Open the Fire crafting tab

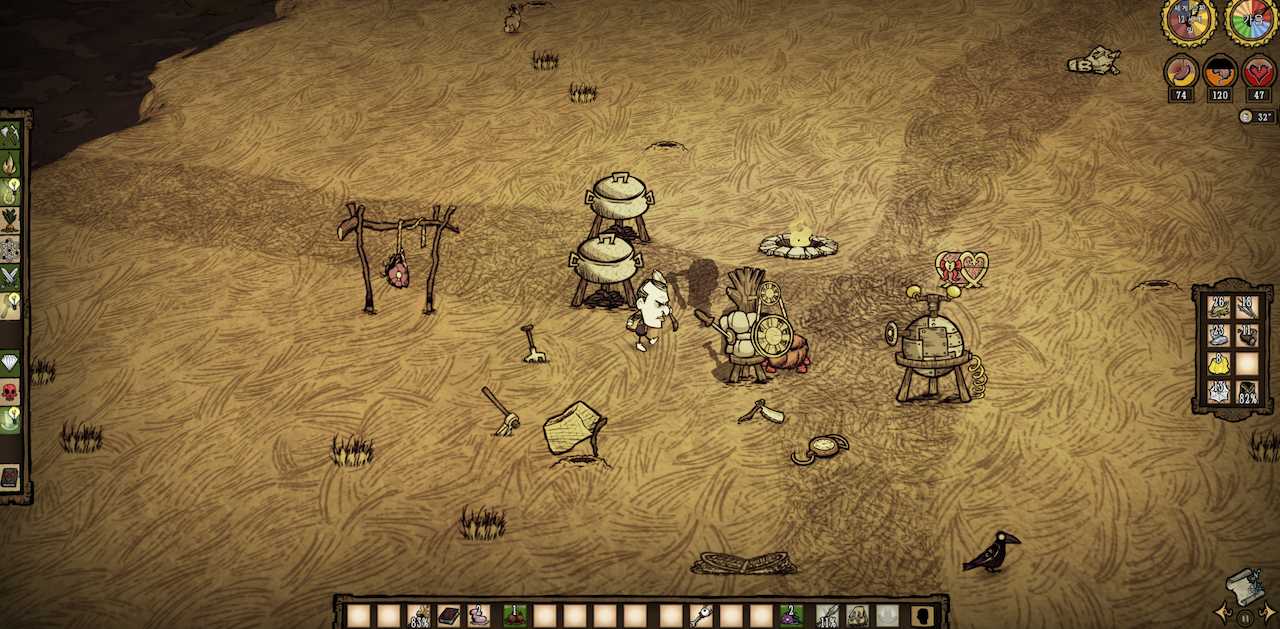point(10,162)
